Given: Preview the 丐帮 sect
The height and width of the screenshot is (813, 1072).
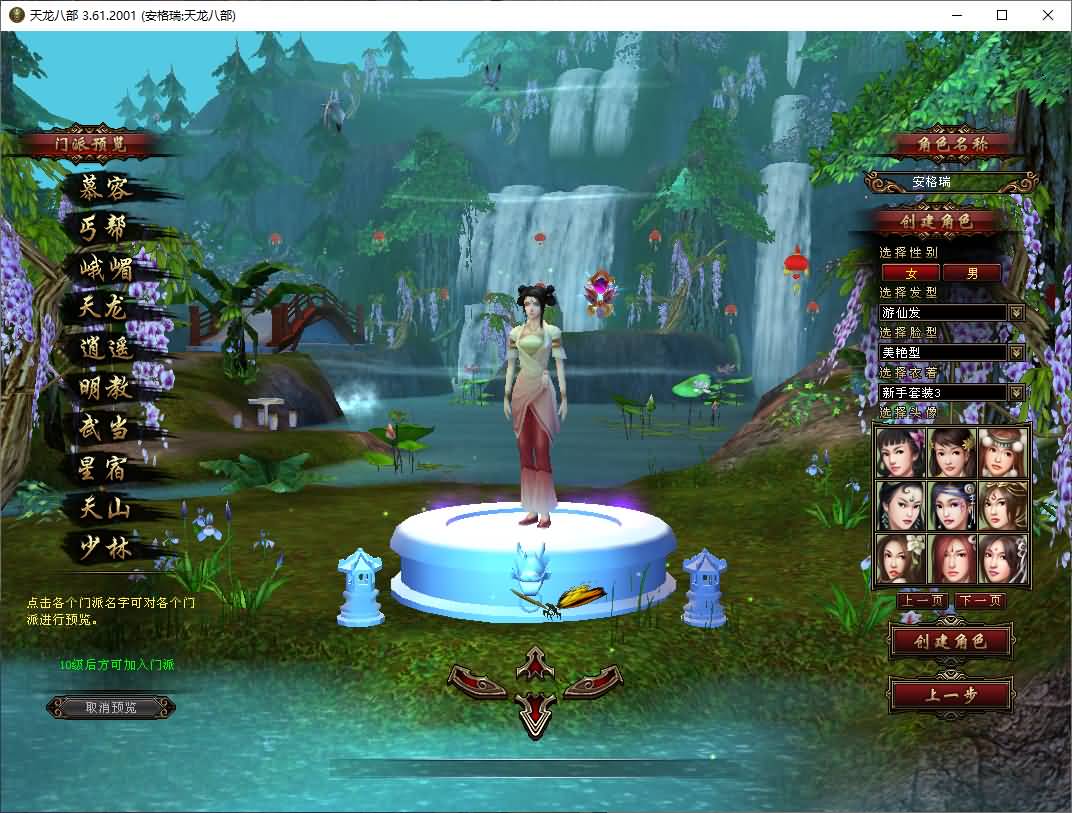Looking at the screenshot, I should tap(105, 228).
